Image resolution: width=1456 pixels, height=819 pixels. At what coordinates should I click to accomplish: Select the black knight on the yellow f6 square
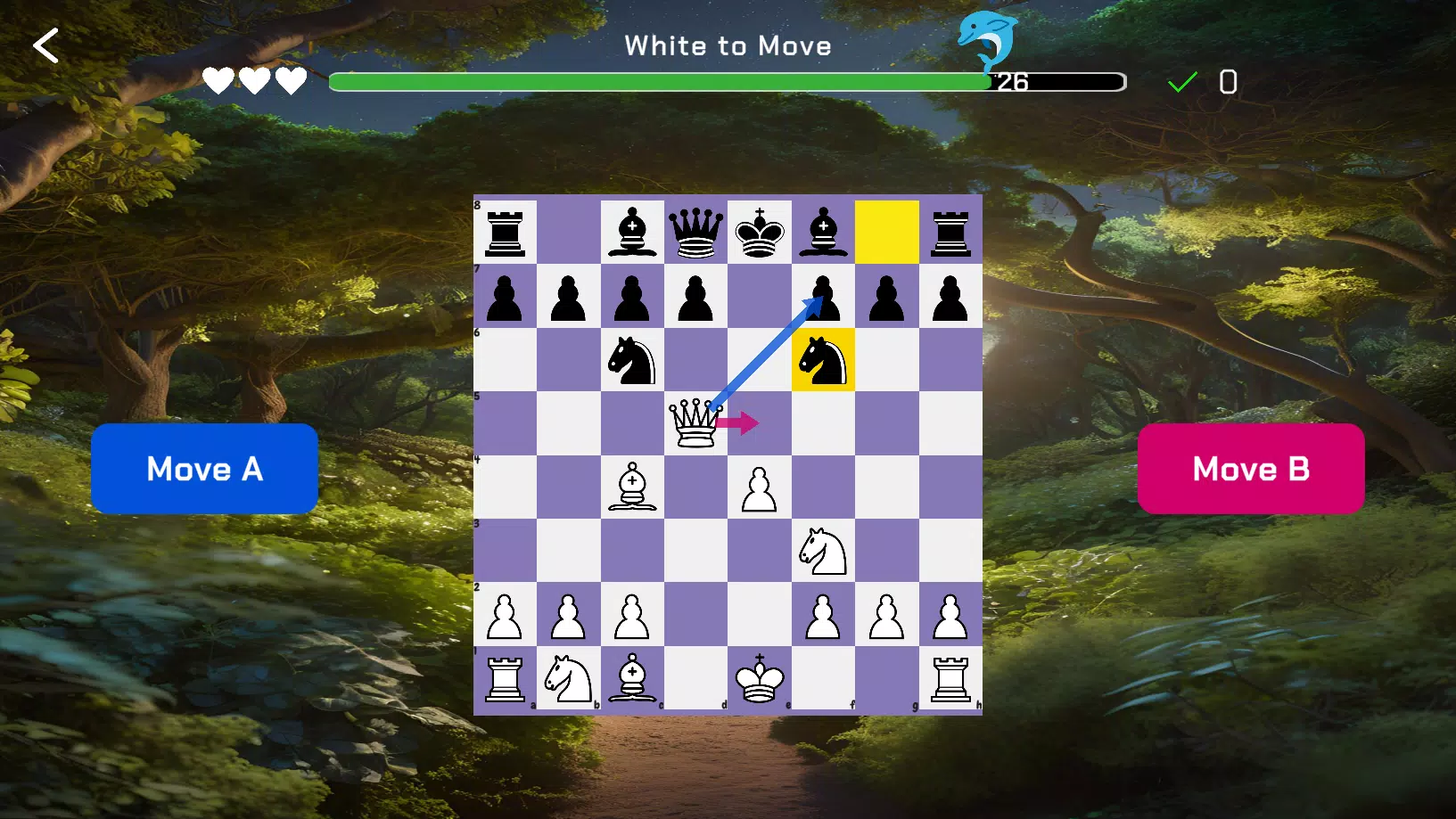823,360
